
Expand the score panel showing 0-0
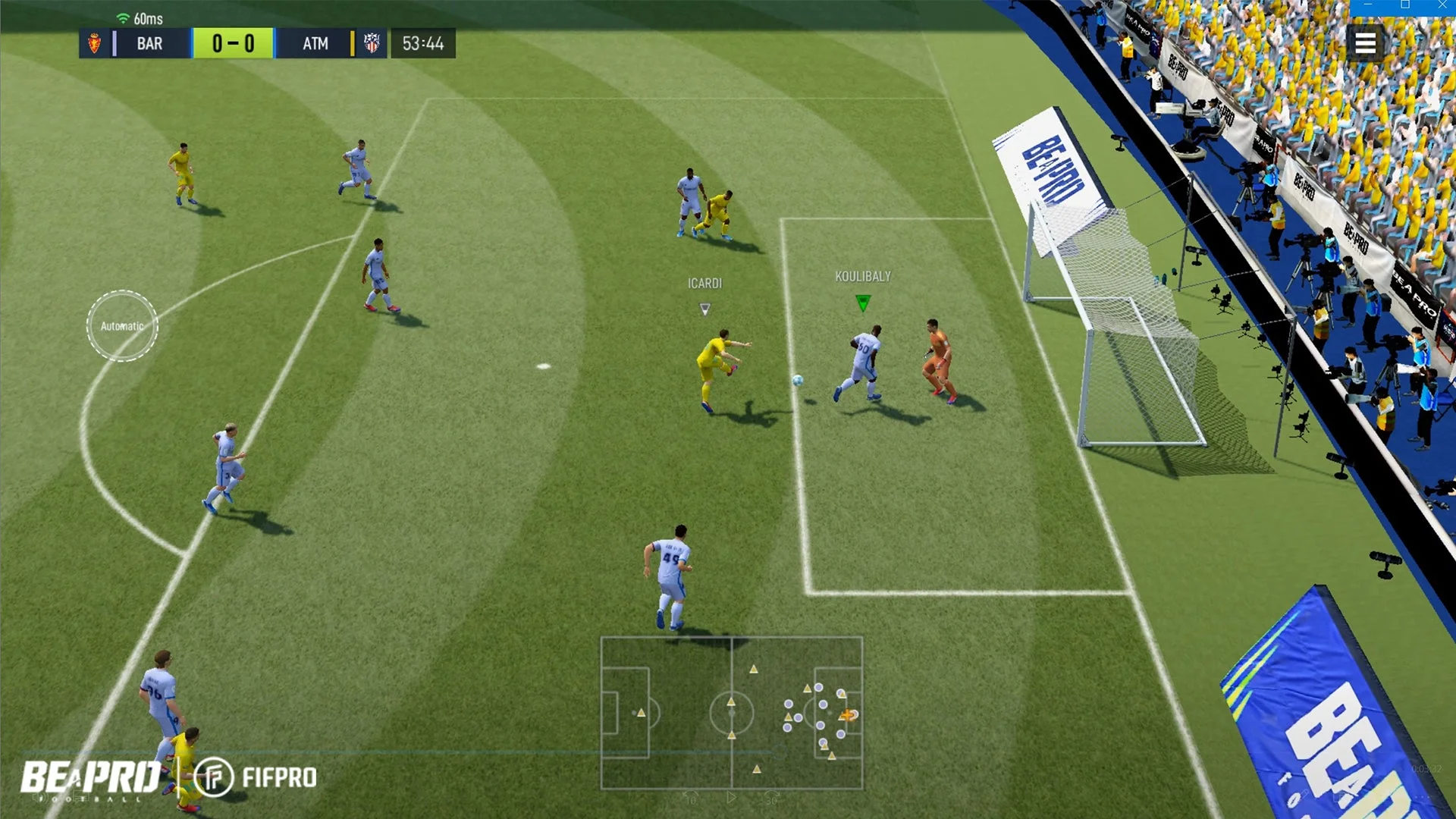point(233,43)
